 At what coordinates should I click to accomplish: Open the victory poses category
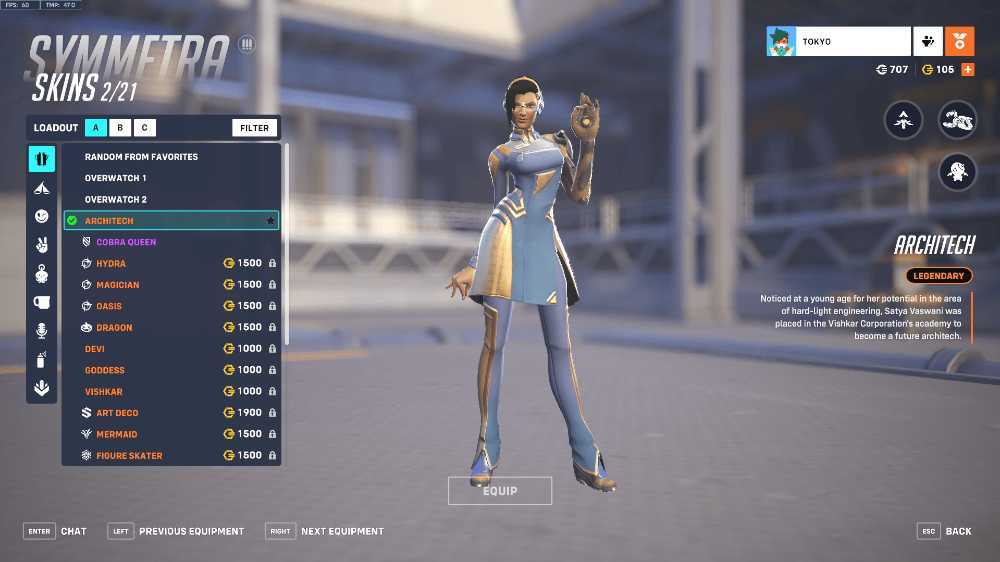pos(41,245)
